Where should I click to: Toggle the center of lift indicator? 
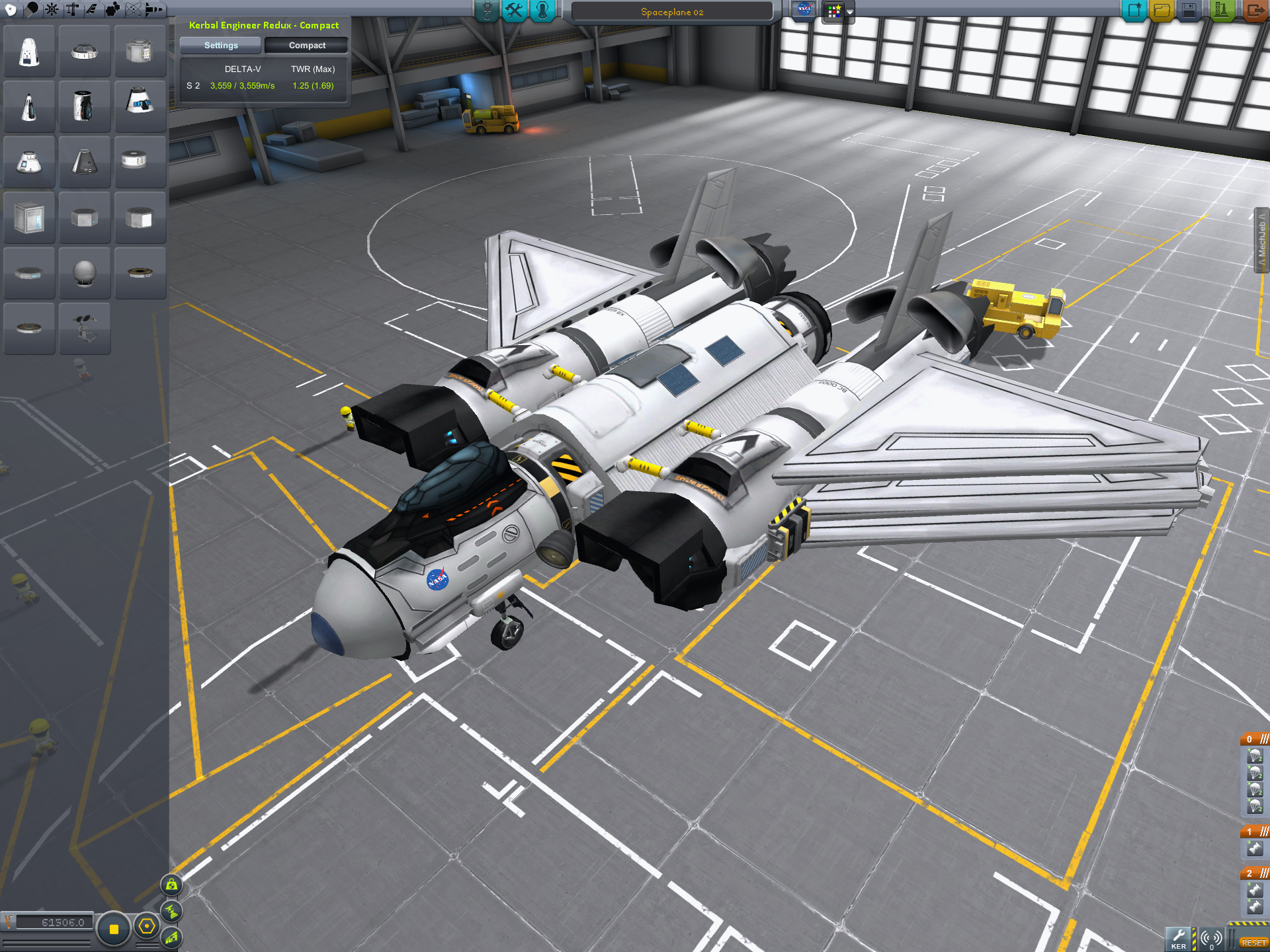click(172, 937)
